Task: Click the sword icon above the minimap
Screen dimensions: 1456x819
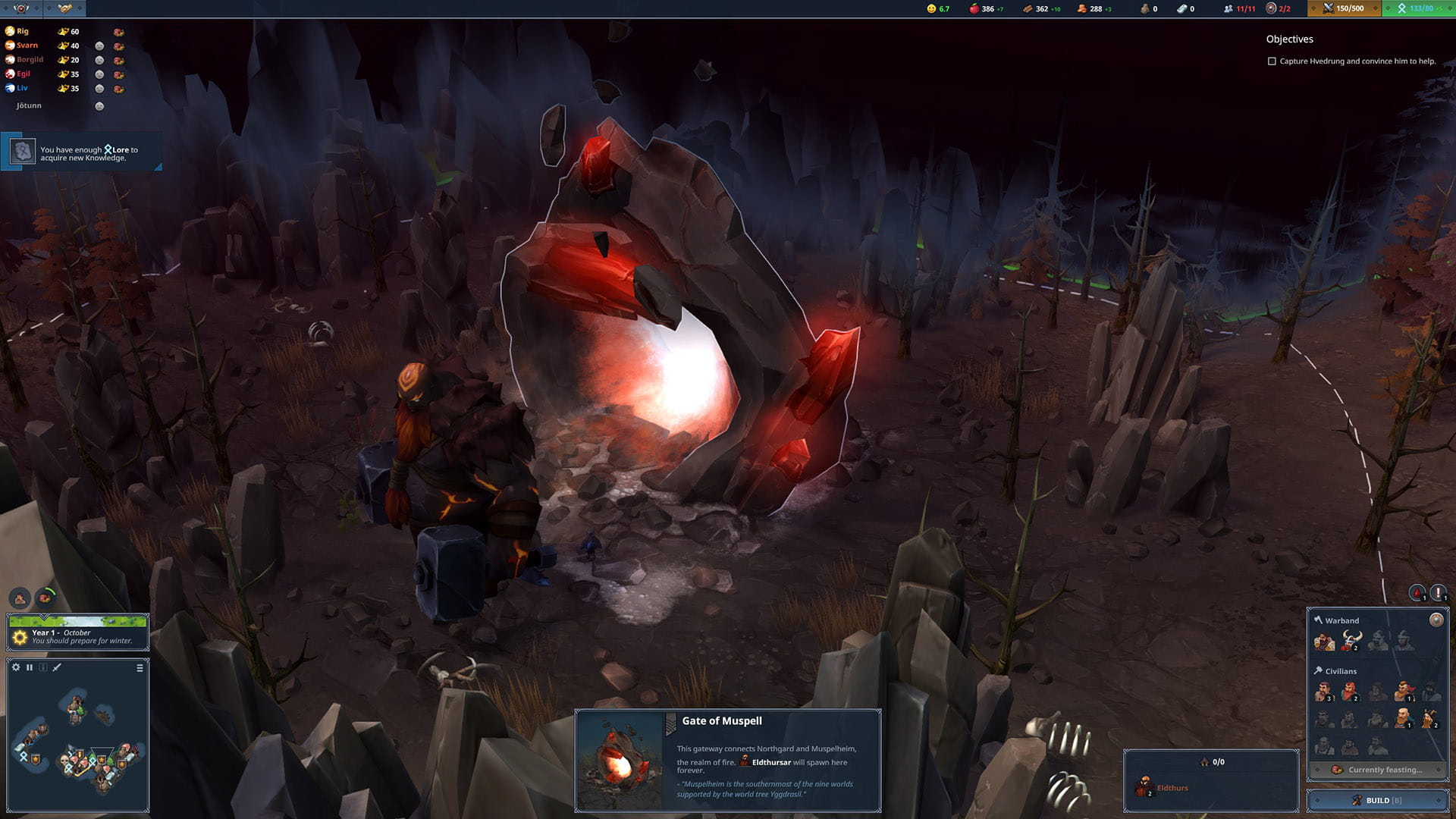Action: pos(57,667)
